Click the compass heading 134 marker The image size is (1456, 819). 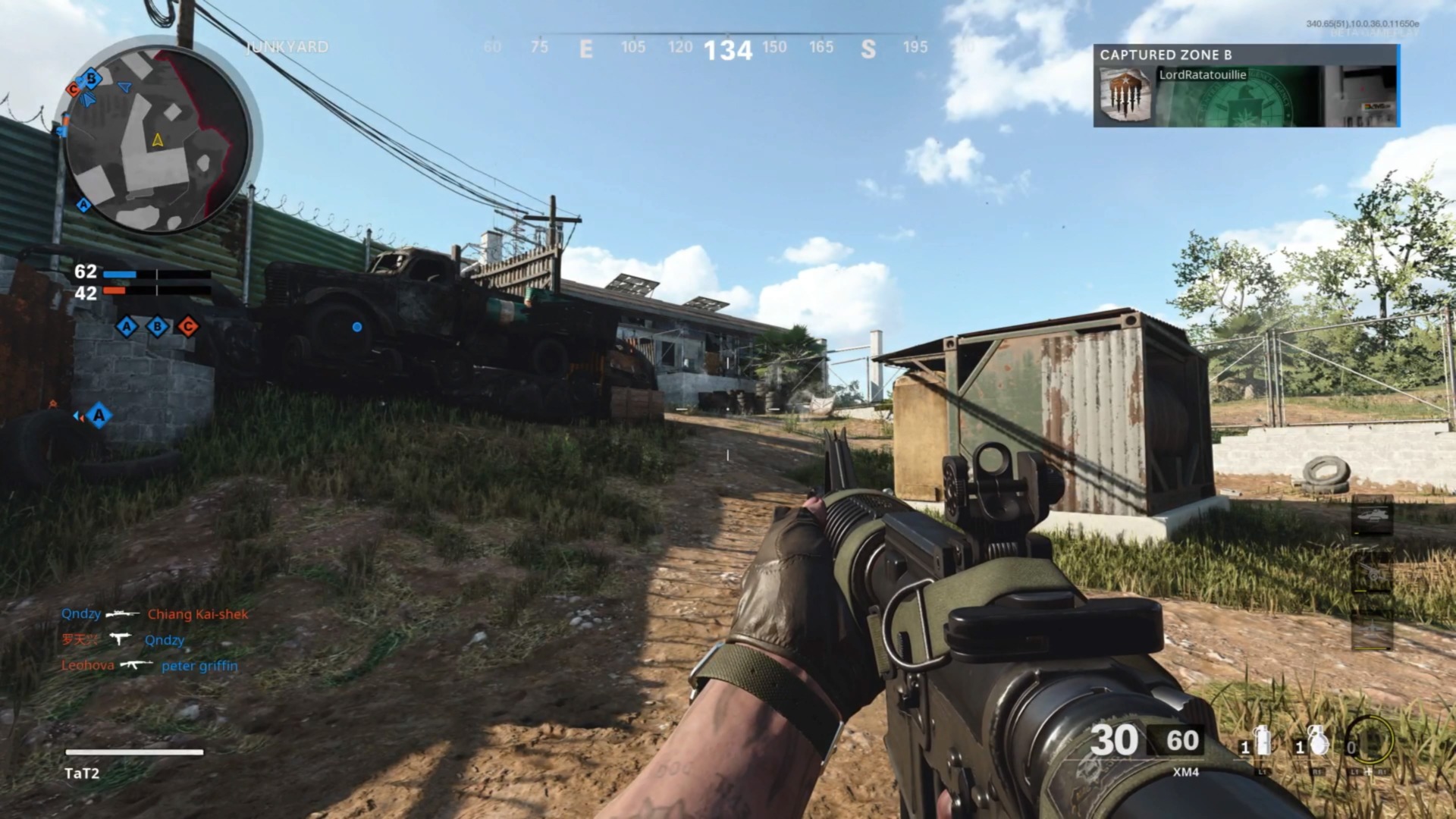pyautogui.click(x=729, y=49)
